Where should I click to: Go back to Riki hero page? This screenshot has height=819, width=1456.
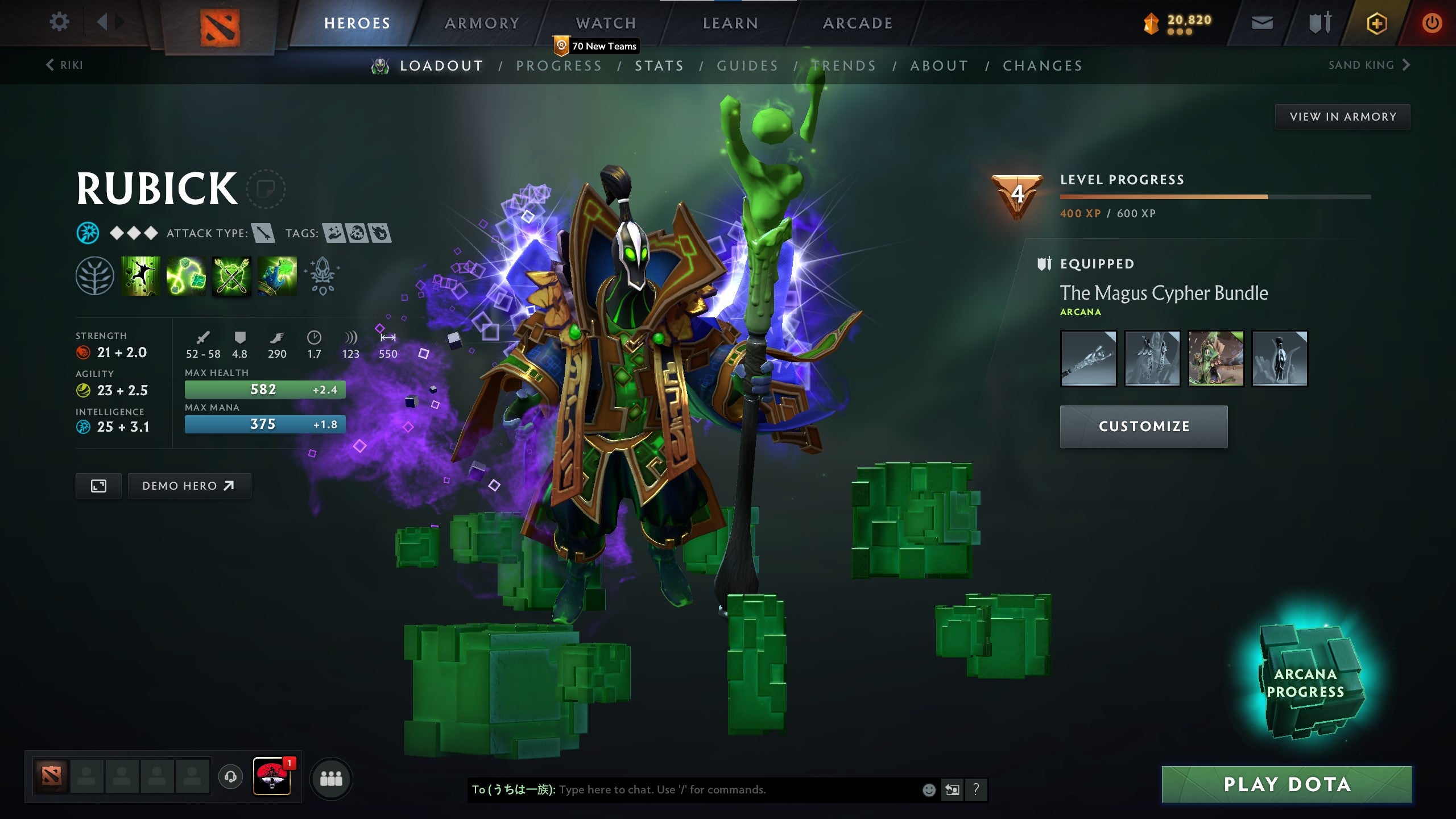(x=64, y=65)
